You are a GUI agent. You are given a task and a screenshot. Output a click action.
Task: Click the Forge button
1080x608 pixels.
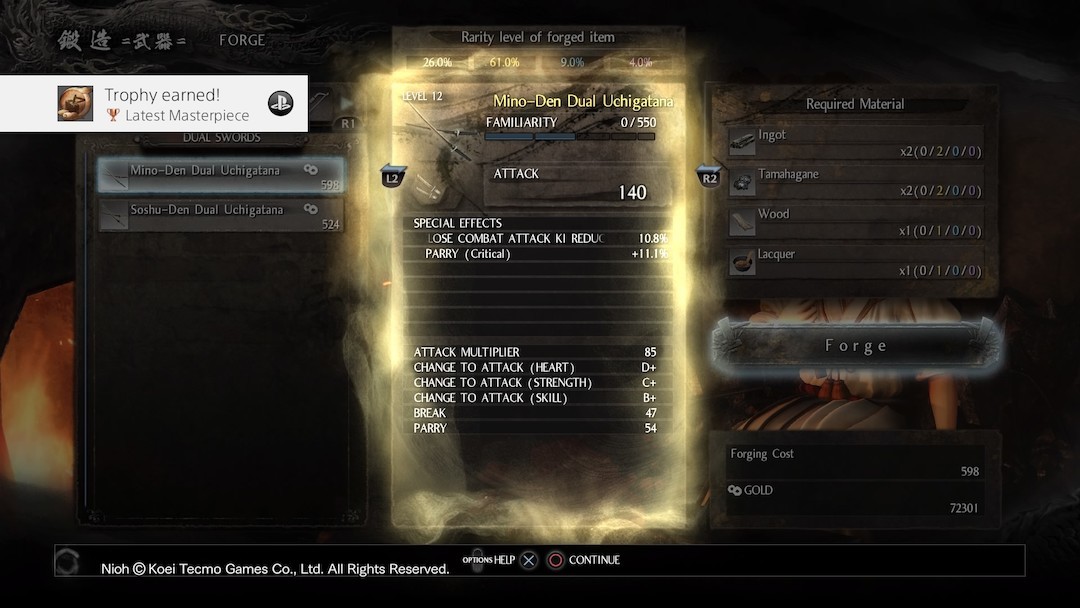(x=855, y=346)
